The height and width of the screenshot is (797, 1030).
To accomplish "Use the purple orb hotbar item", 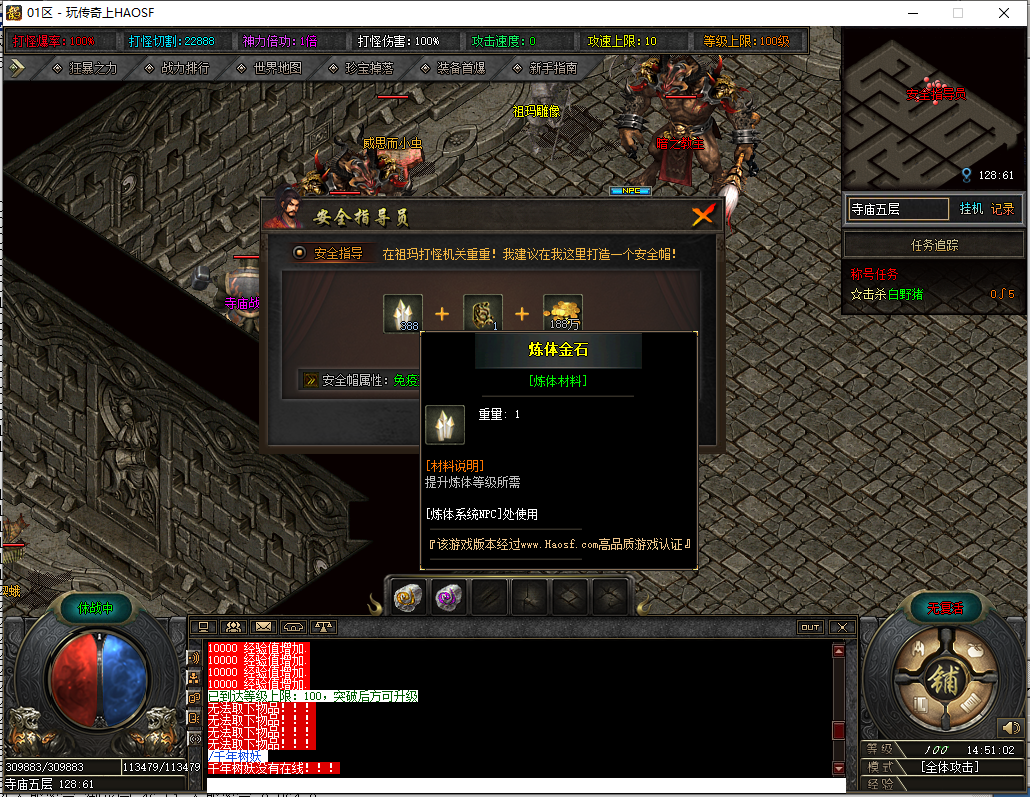I will click(x=448, y=597).
